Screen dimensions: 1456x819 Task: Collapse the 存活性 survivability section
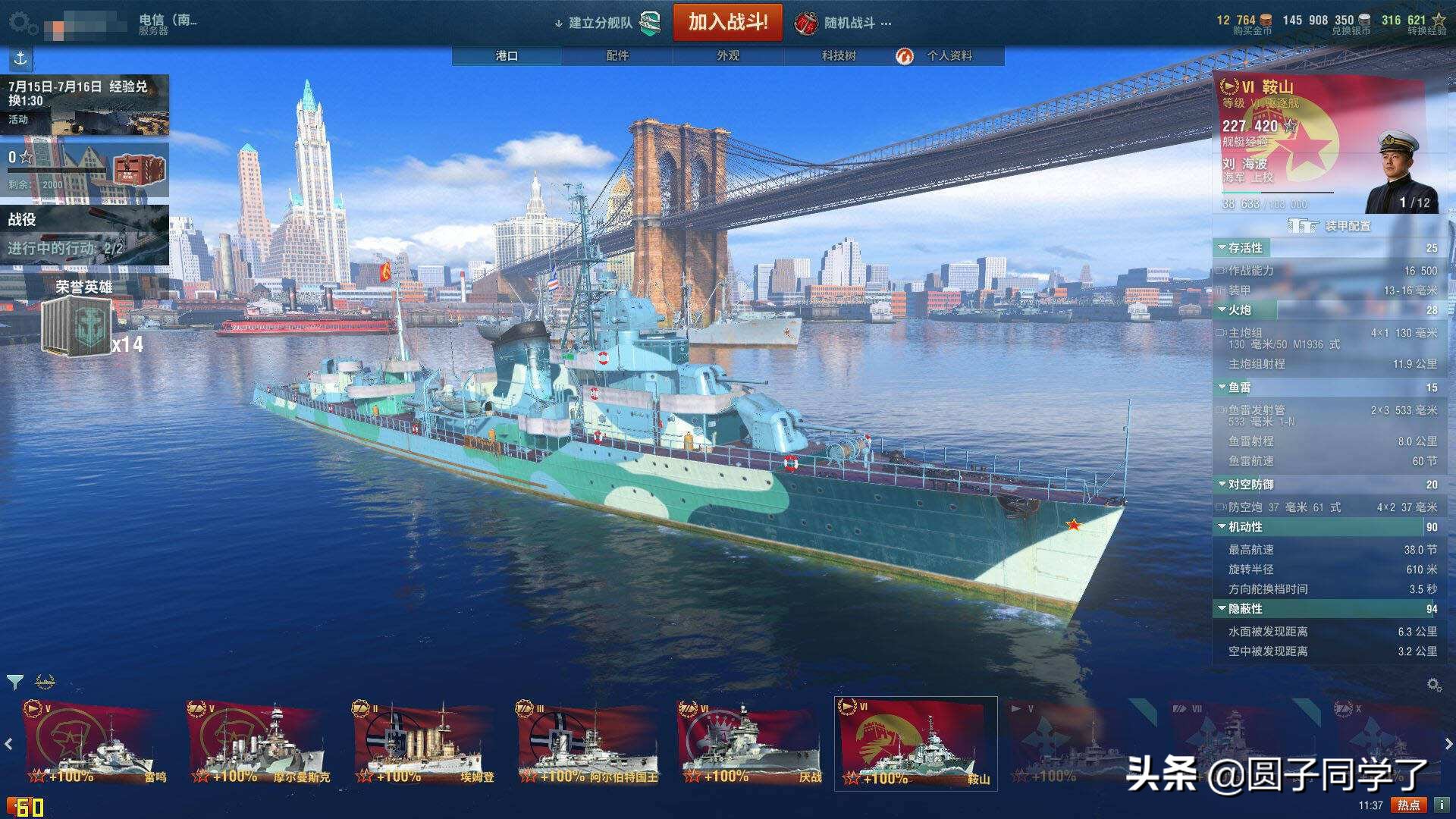pos(1244,248)
